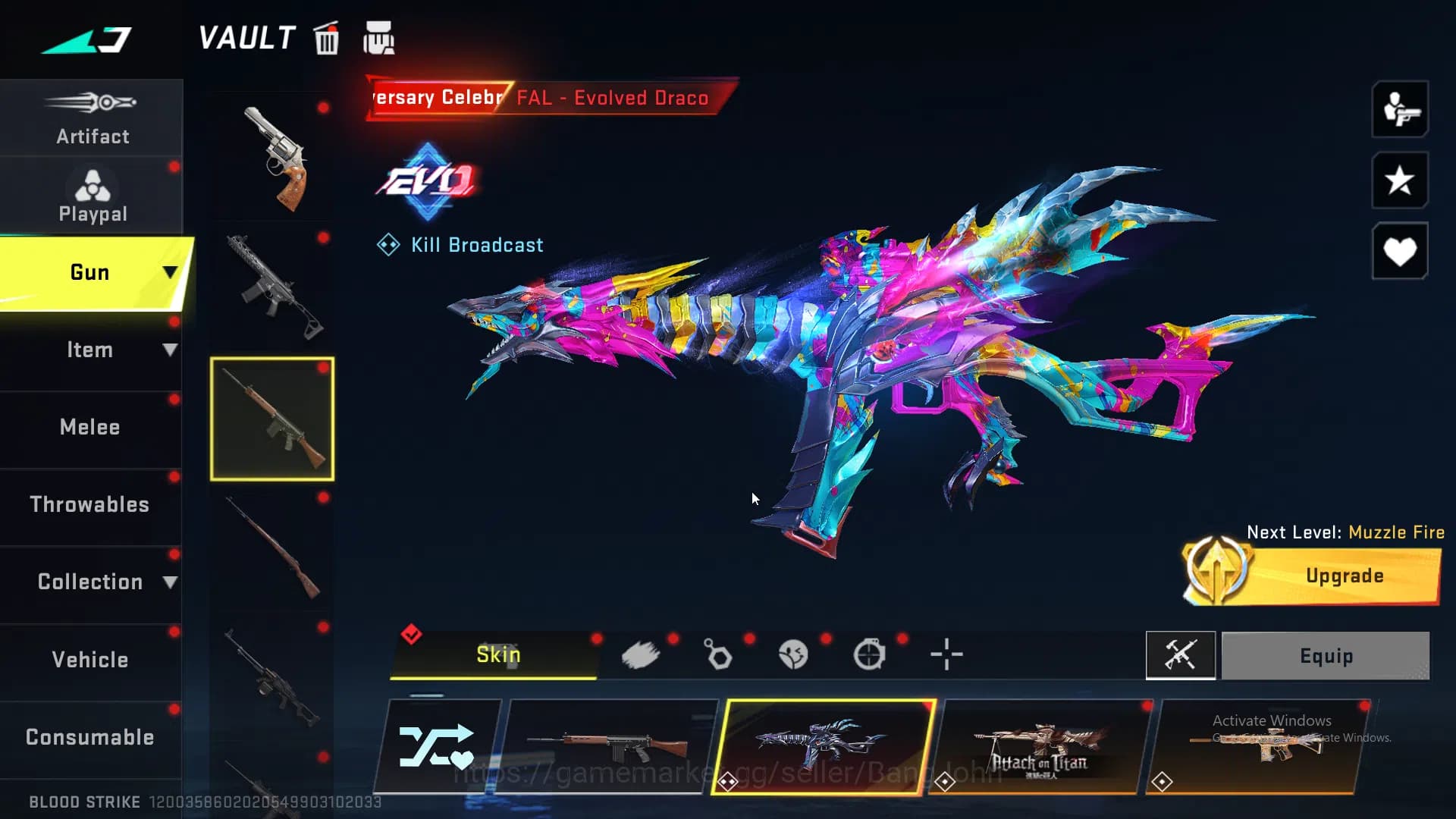1456x819 pixels.
Task: Expand the Item category dropdown
Action: click(x=169, y=350)
